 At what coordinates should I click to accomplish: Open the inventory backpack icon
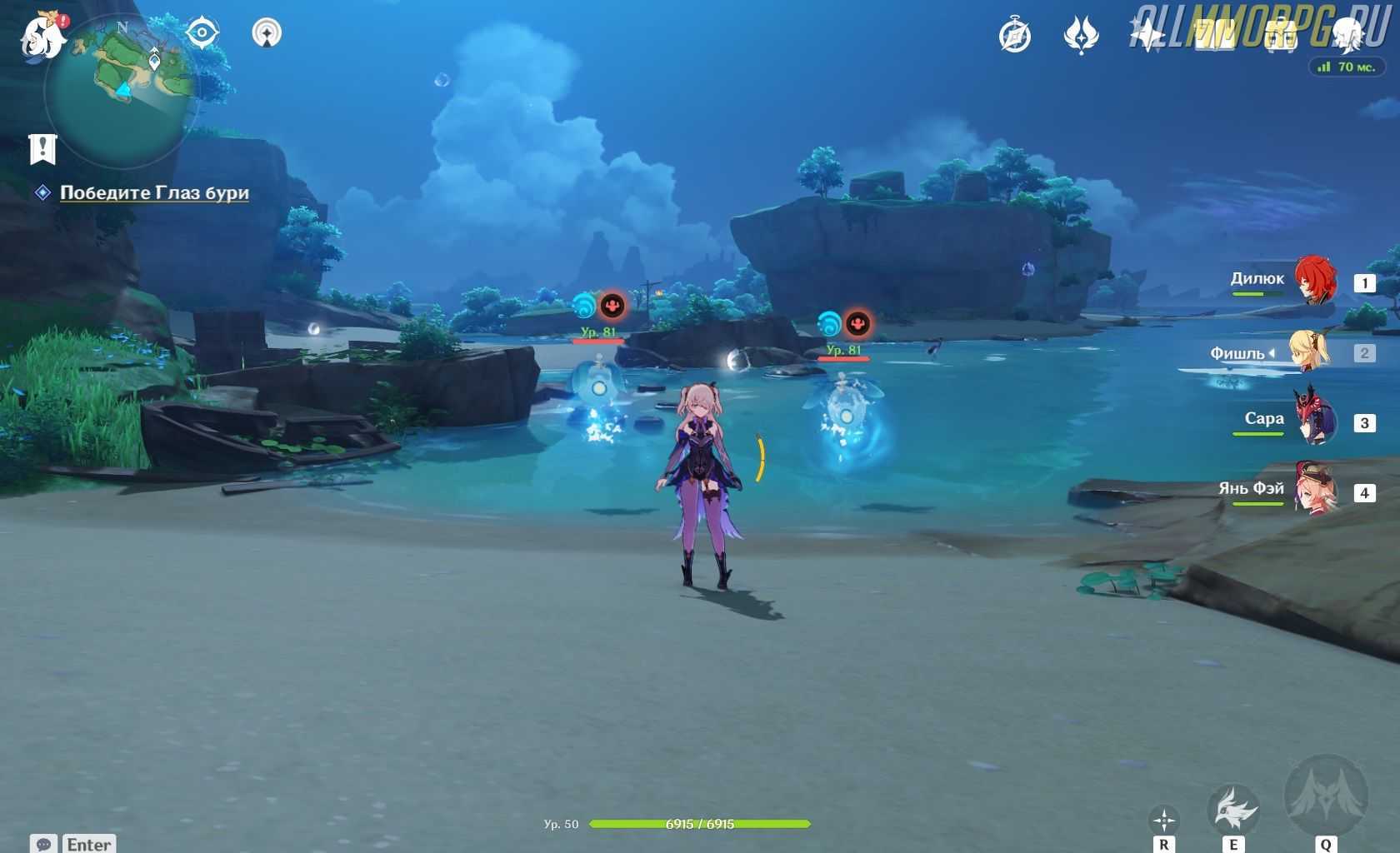[1281, 36]
